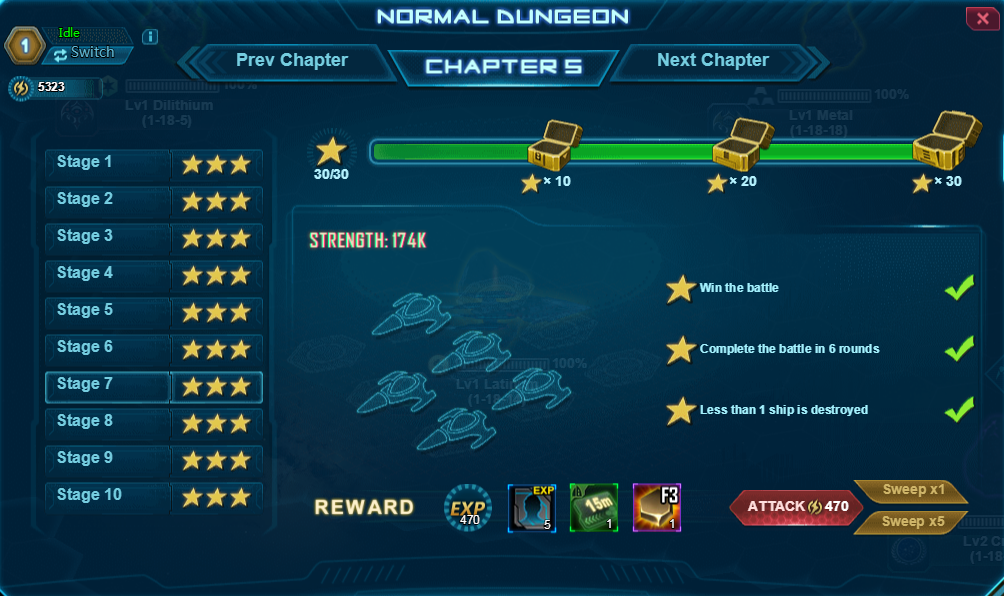Go to the Prev Chapter
The height and width of the screenshot is (596, 1004).
tap(291, 61)
